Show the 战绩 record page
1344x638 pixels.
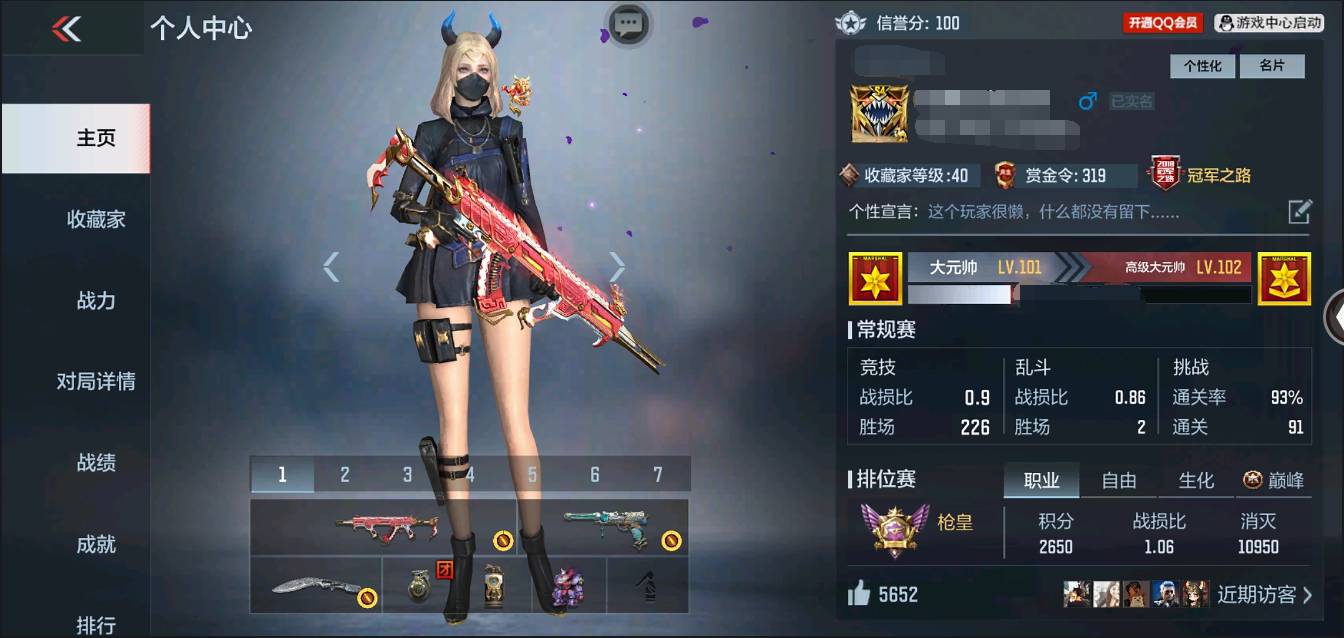(96, 462)
